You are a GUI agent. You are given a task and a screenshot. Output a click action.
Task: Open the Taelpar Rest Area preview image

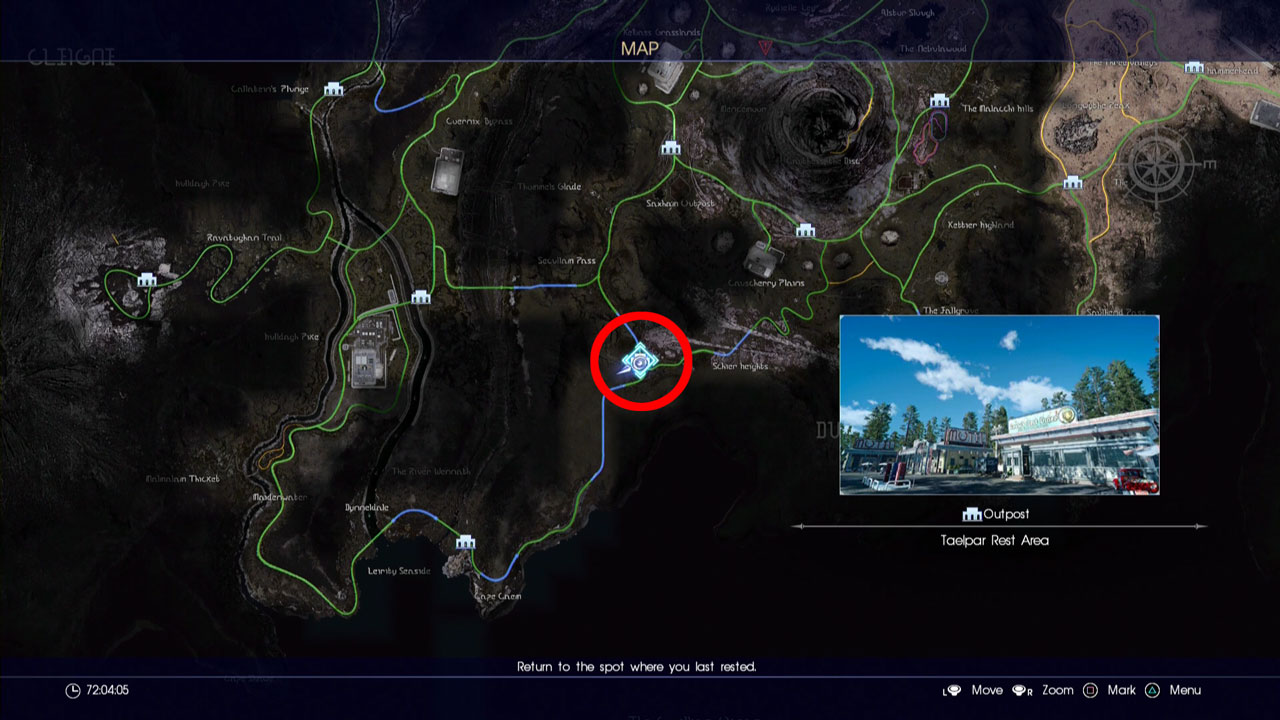click(999, 405)
